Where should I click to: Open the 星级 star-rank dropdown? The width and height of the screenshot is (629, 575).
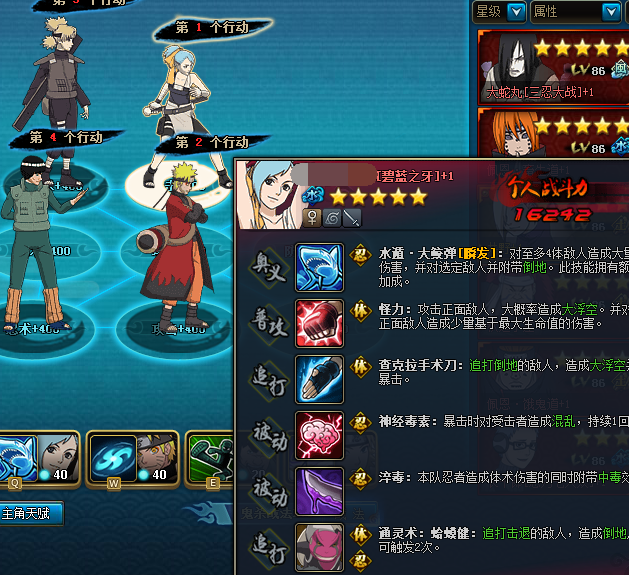pos(516,11)
